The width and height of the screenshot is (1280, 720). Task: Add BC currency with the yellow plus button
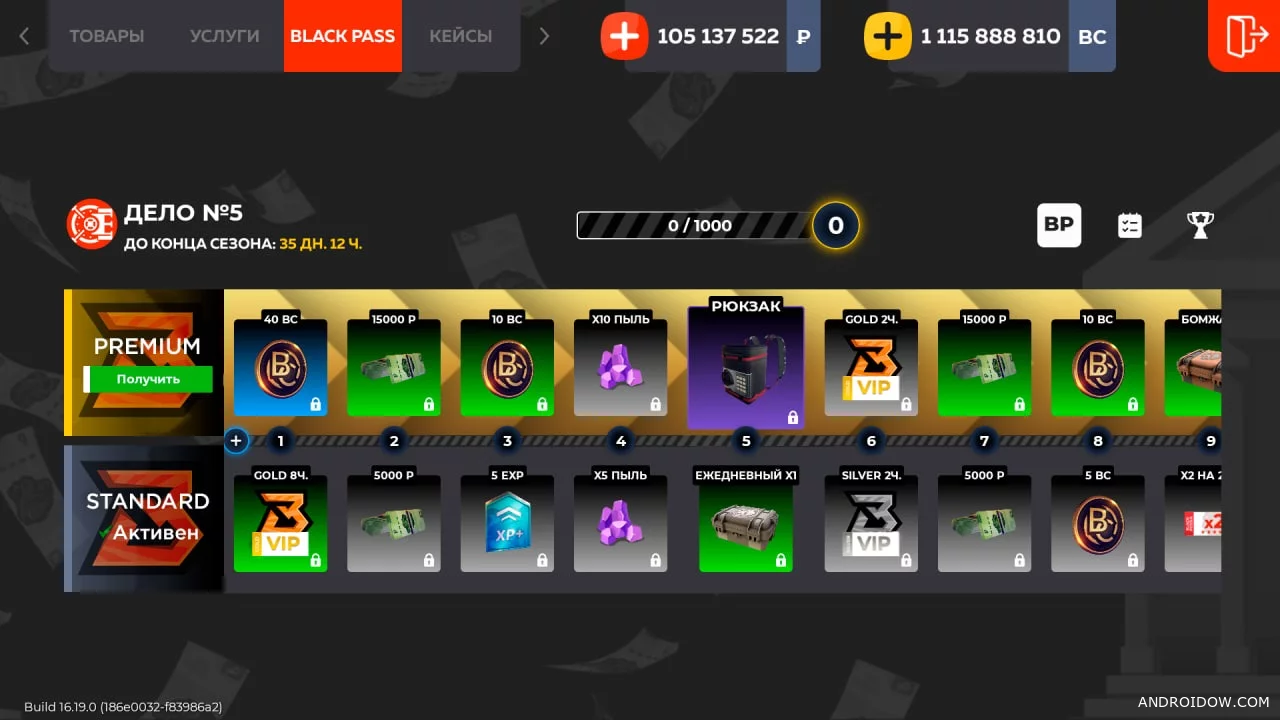tap(888, 37)
